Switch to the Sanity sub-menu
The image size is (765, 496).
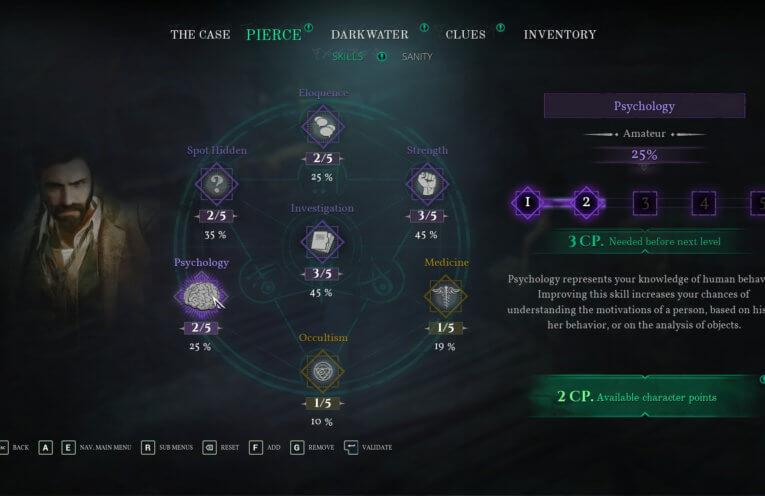[x=417, y=57]
